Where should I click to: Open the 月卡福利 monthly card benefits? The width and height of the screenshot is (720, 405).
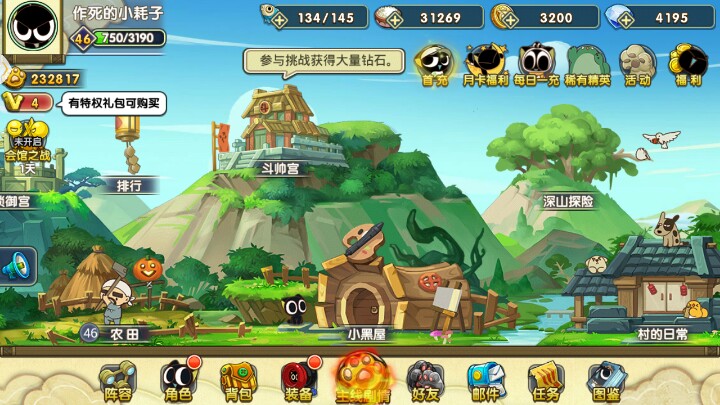click(x=484, y=65)
